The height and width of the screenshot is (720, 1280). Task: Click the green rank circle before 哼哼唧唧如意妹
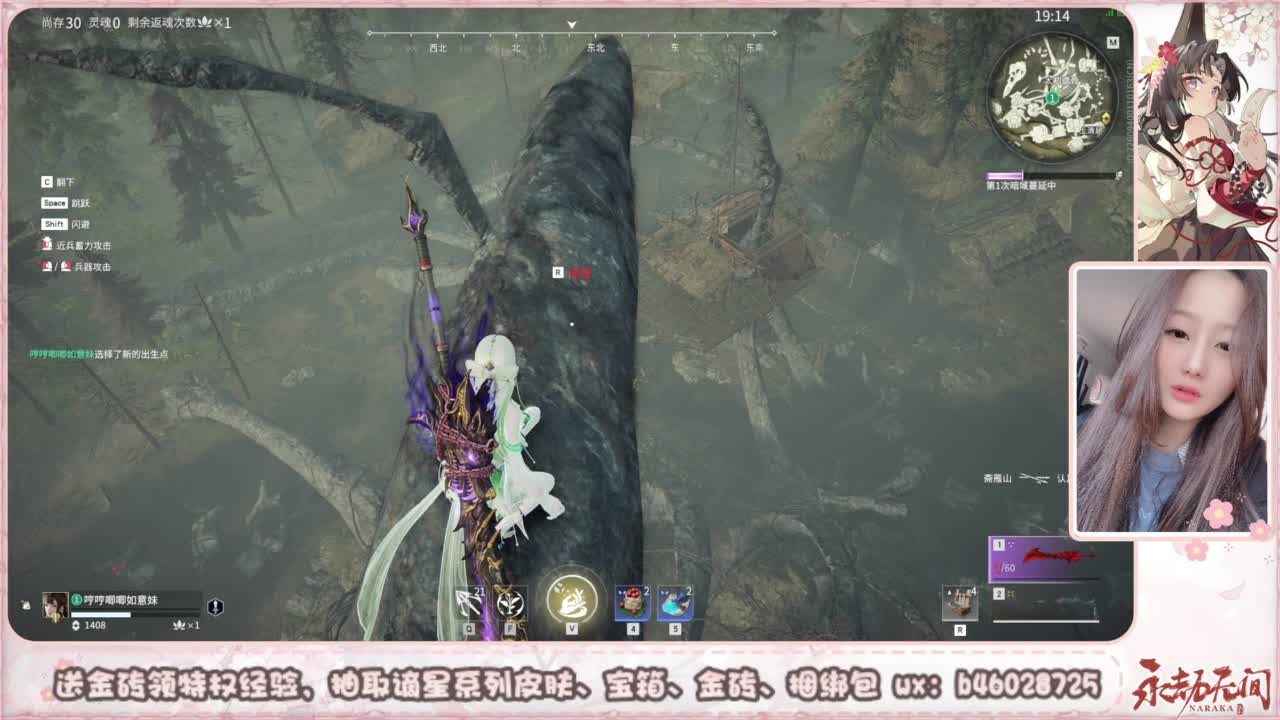coord(78,598)
